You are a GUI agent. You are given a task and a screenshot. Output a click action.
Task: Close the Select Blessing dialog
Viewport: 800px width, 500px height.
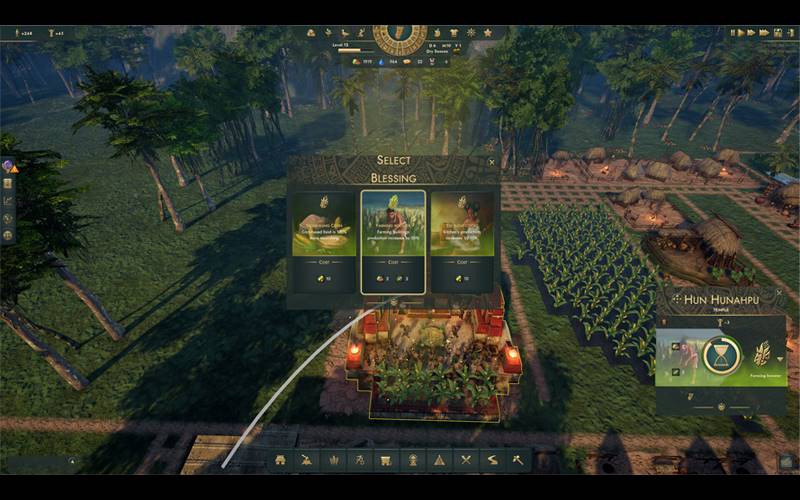(491, 161)
